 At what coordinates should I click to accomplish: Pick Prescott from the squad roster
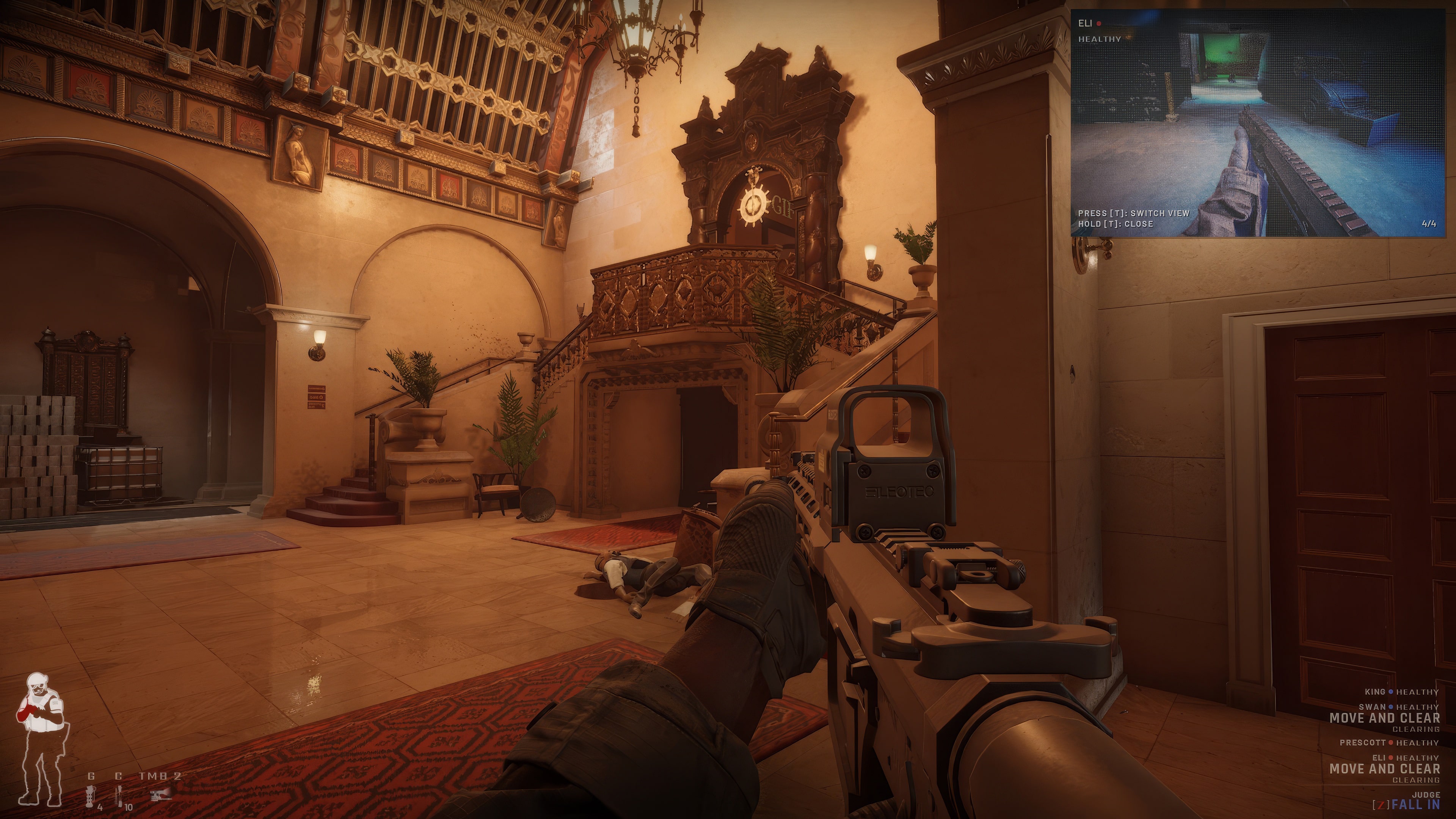pos(1388,743)
